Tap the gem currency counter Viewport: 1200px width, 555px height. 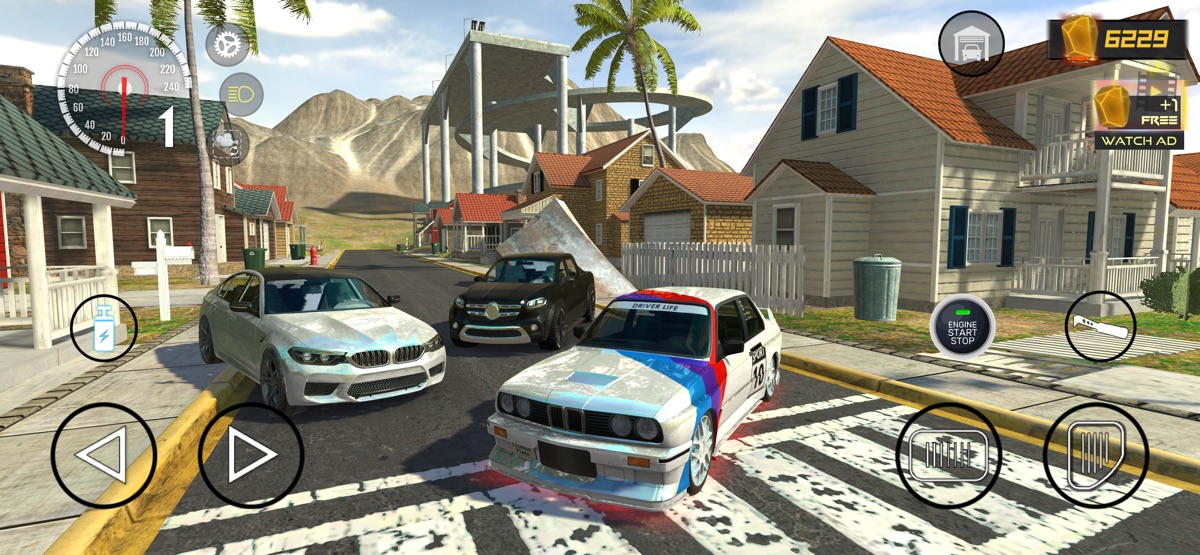pyautogui.click(x=1123, y=40)
